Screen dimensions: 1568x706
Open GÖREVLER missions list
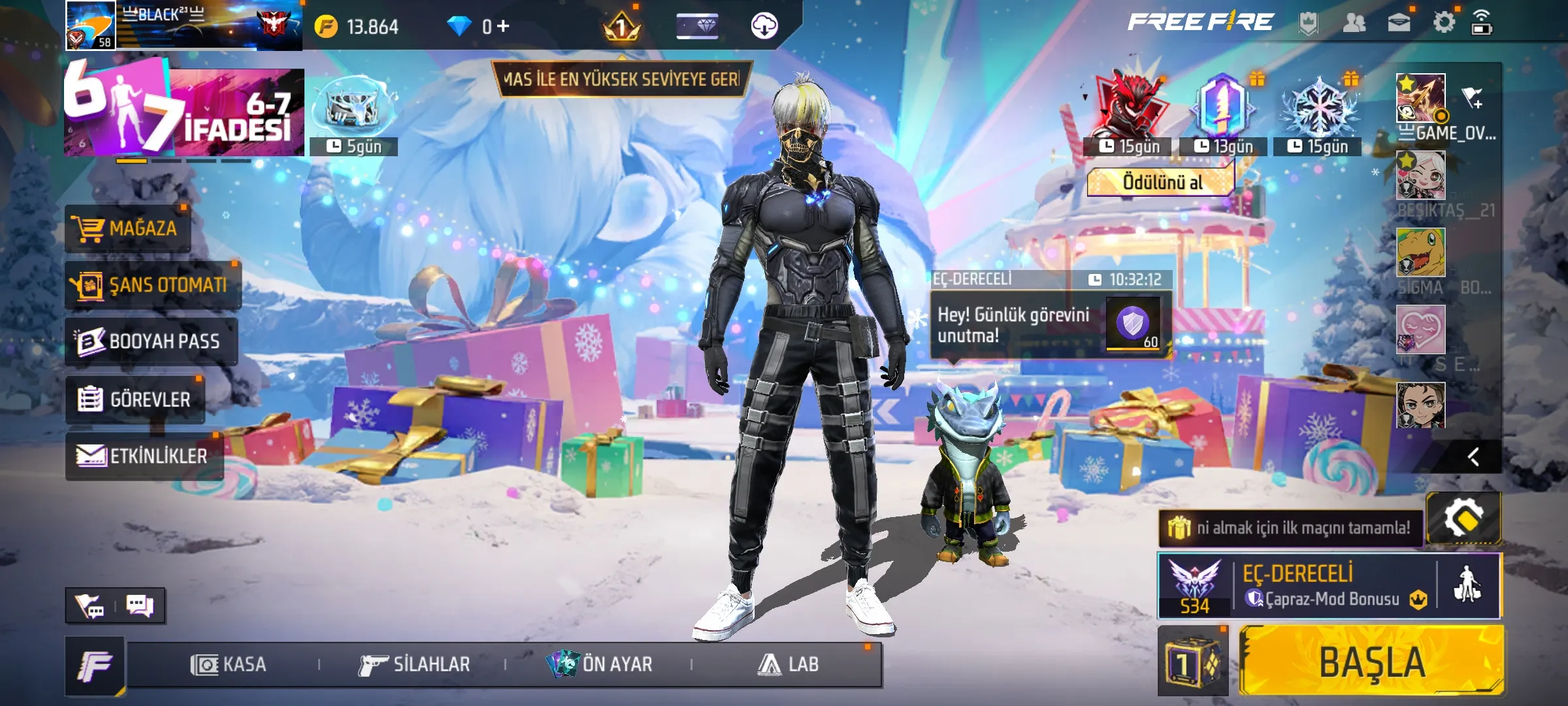pyautogui.click(x=135, y=399)
